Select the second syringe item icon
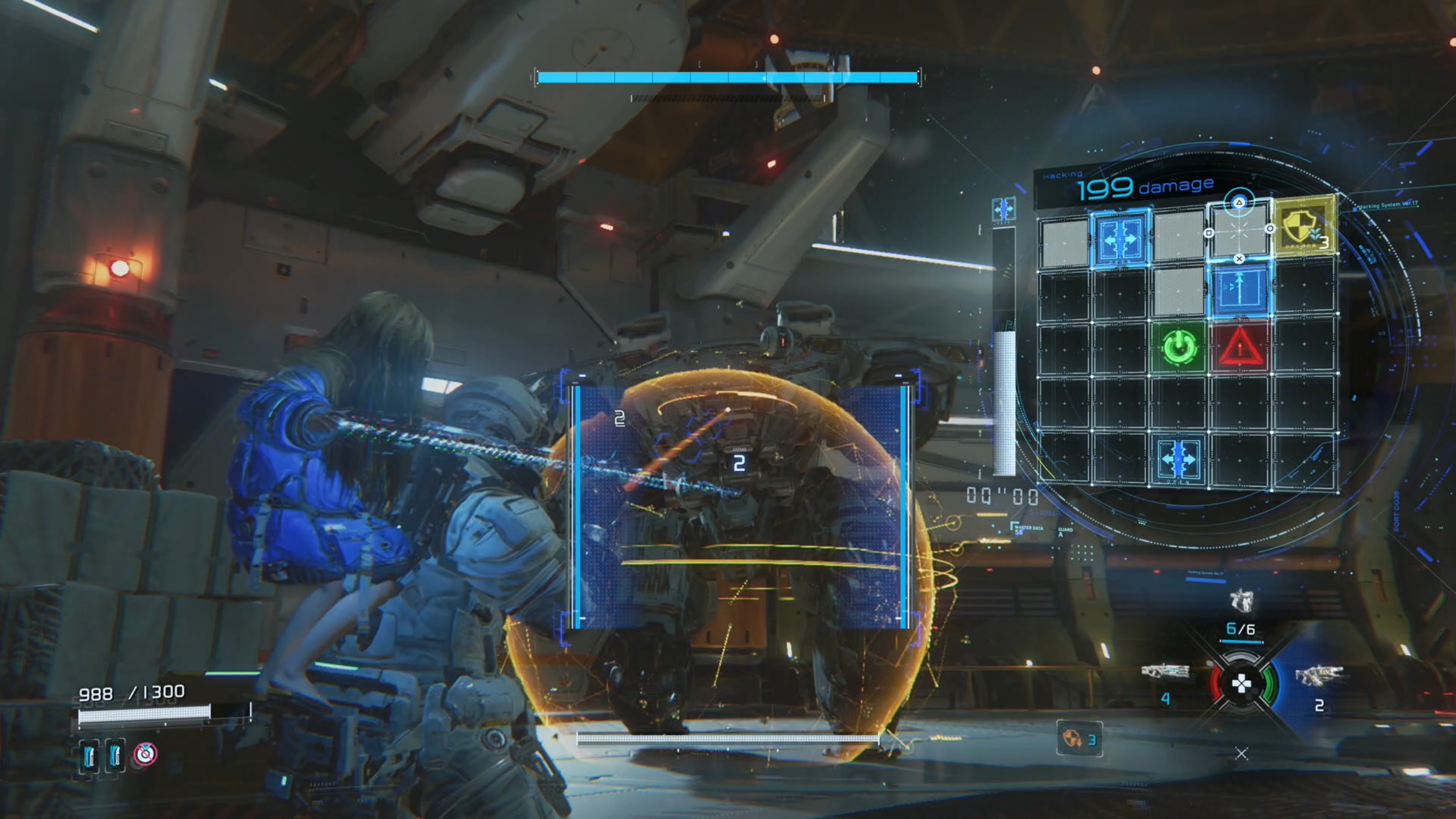The width and height of the screenshot is (1456, 819). (x=114, y=756)
